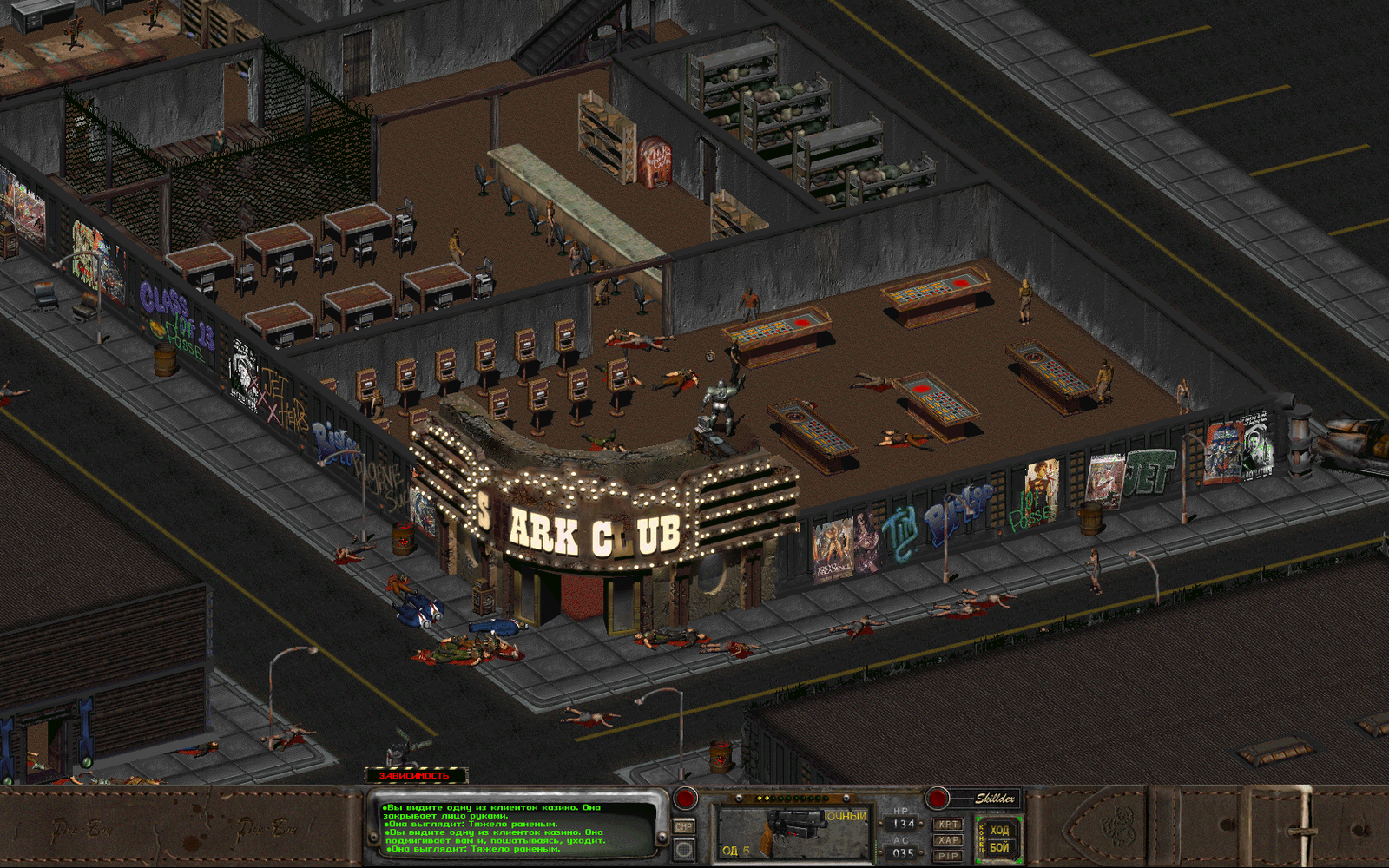The image size is (1389, 868).
Task: End combat with the БОЙ button
Action: tap(999, 847)
